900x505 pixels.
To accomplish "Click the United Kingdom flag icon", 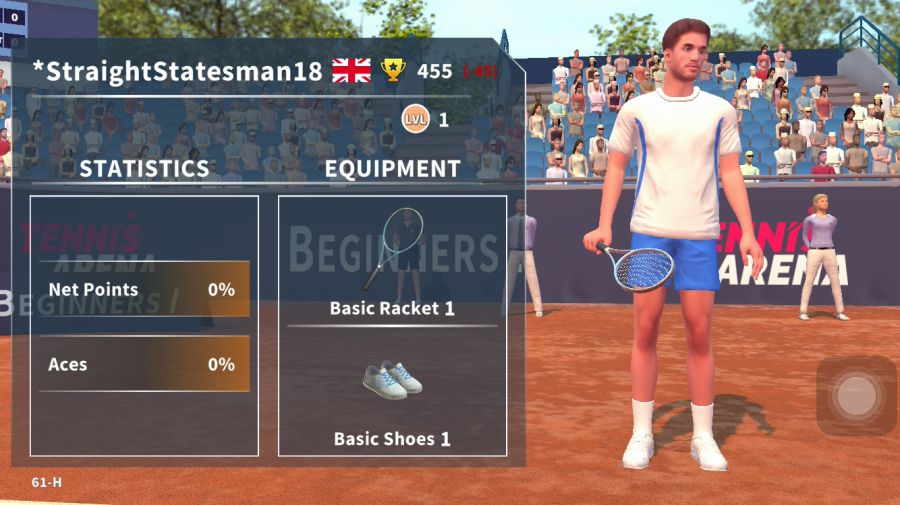I will [x=351, y=71].
